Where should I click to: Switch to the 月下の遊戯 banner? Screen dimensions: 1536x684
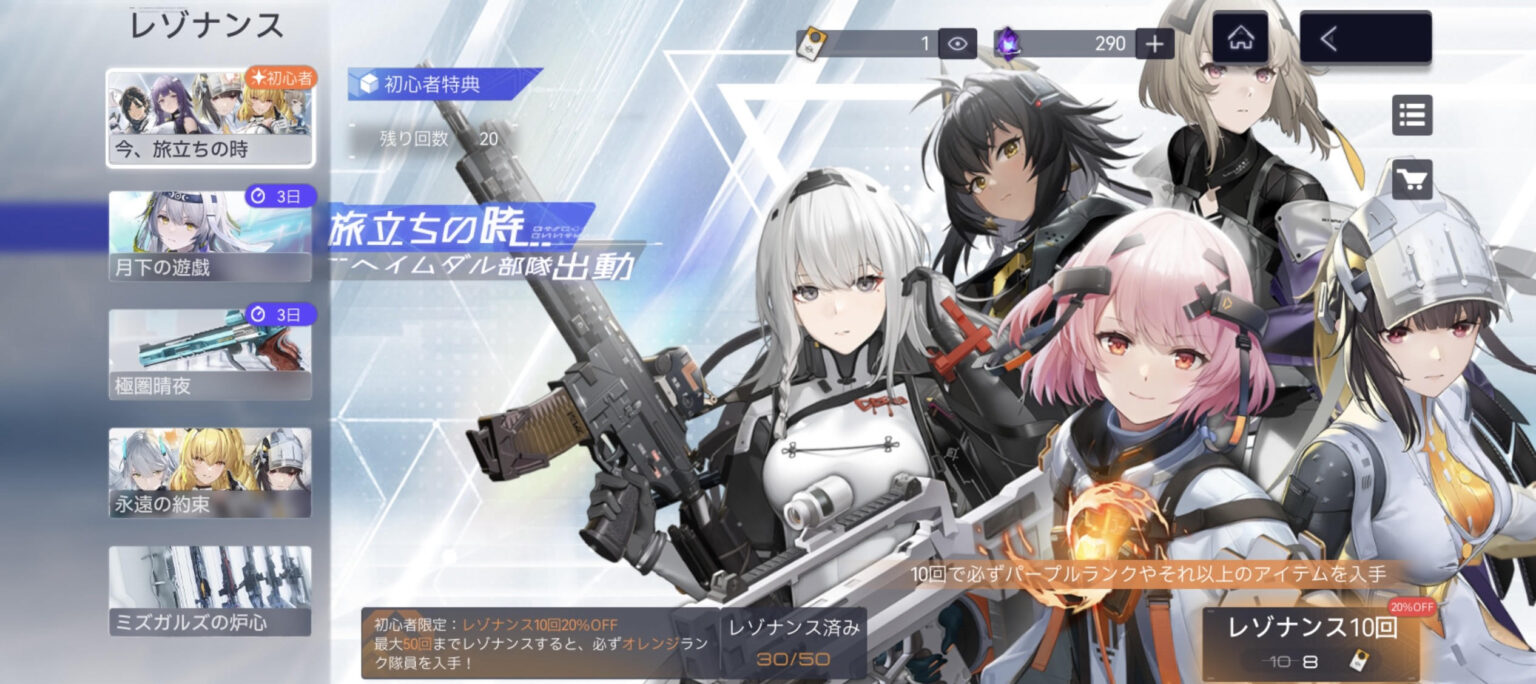tap(210, 236)
